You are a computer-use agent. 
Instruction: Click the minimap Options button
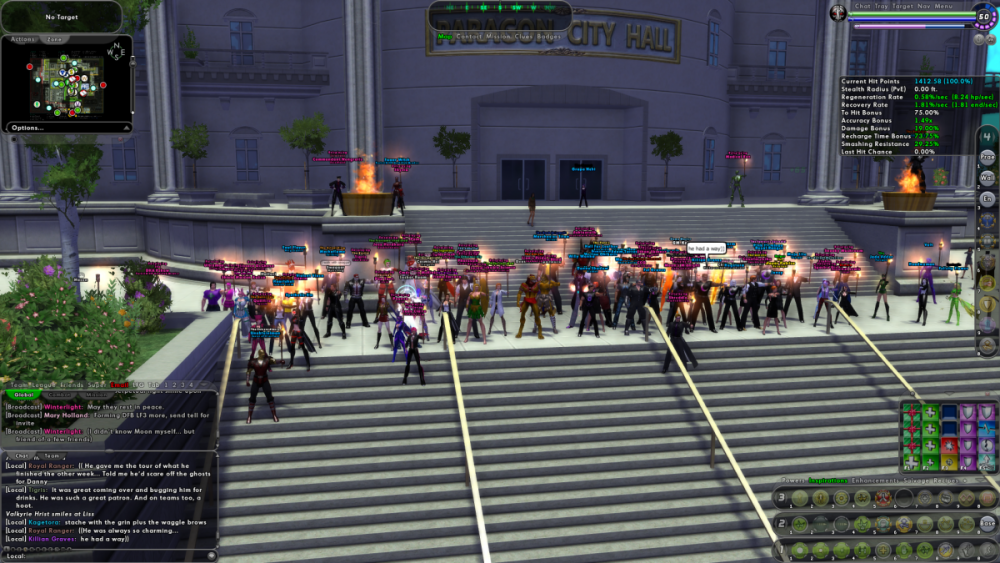[28, 128]
